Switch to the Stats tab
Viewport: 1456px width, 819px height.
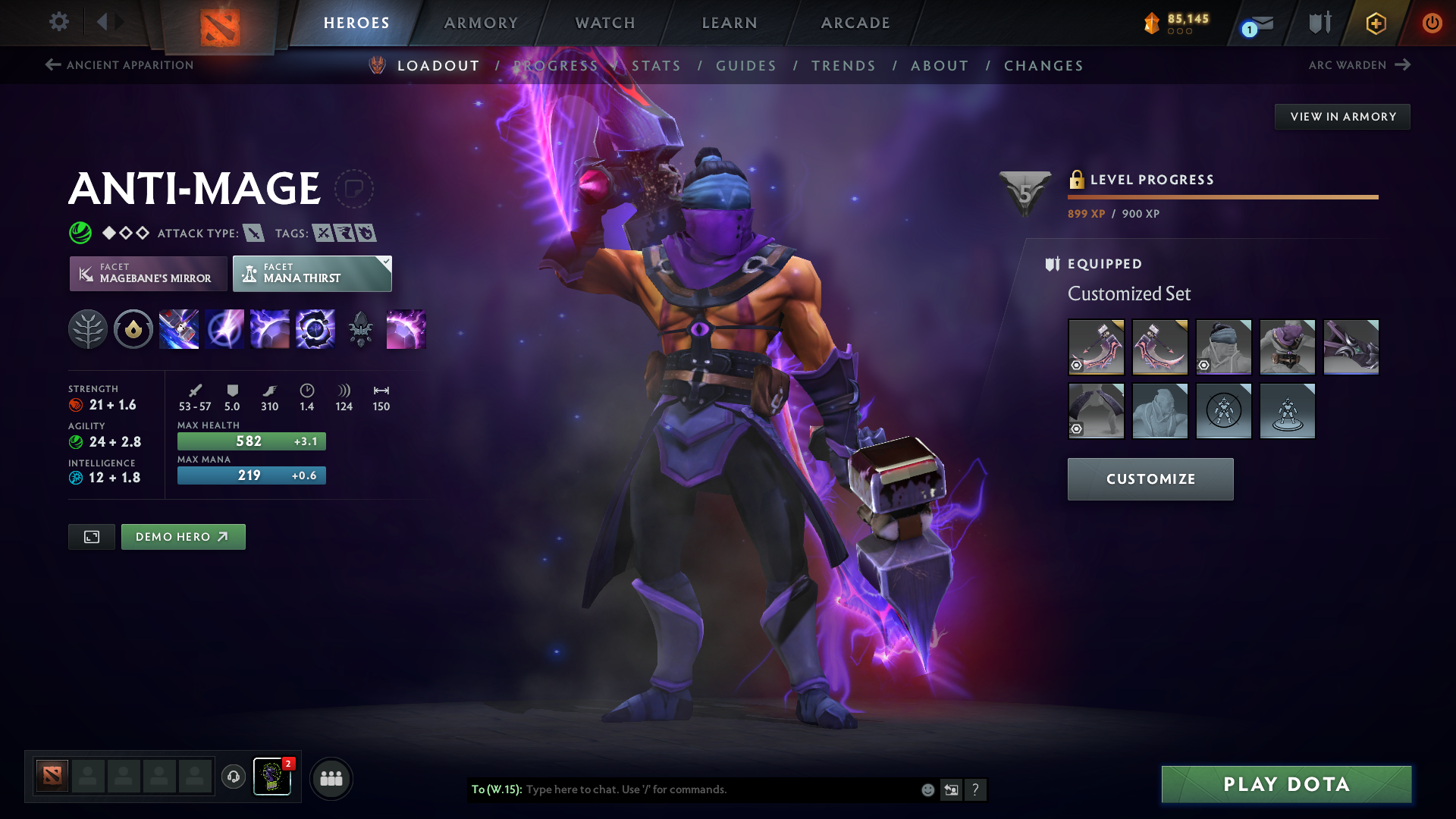click(657, 66)
